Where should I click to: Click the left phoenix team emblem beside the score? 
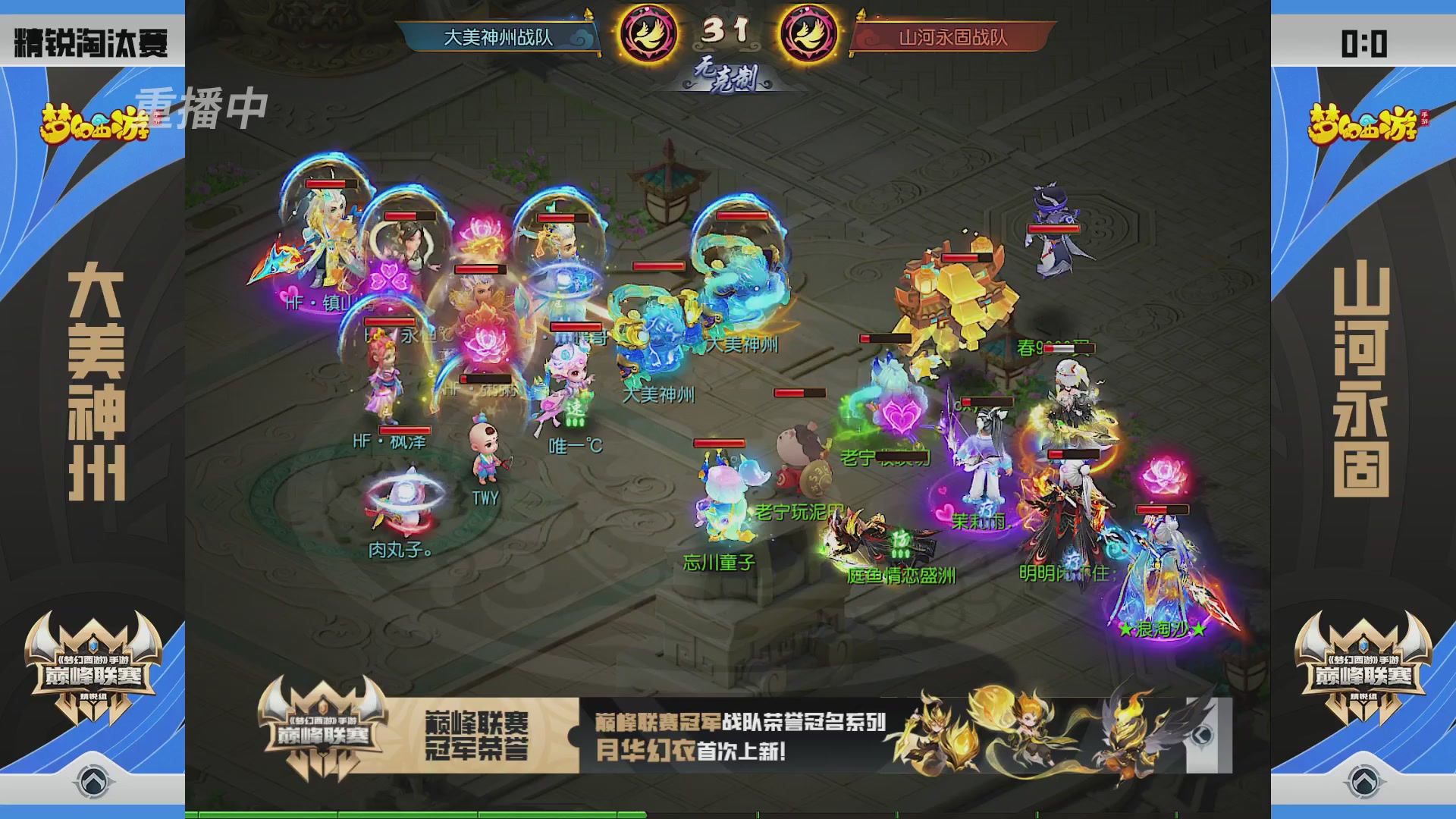point(648,32)
